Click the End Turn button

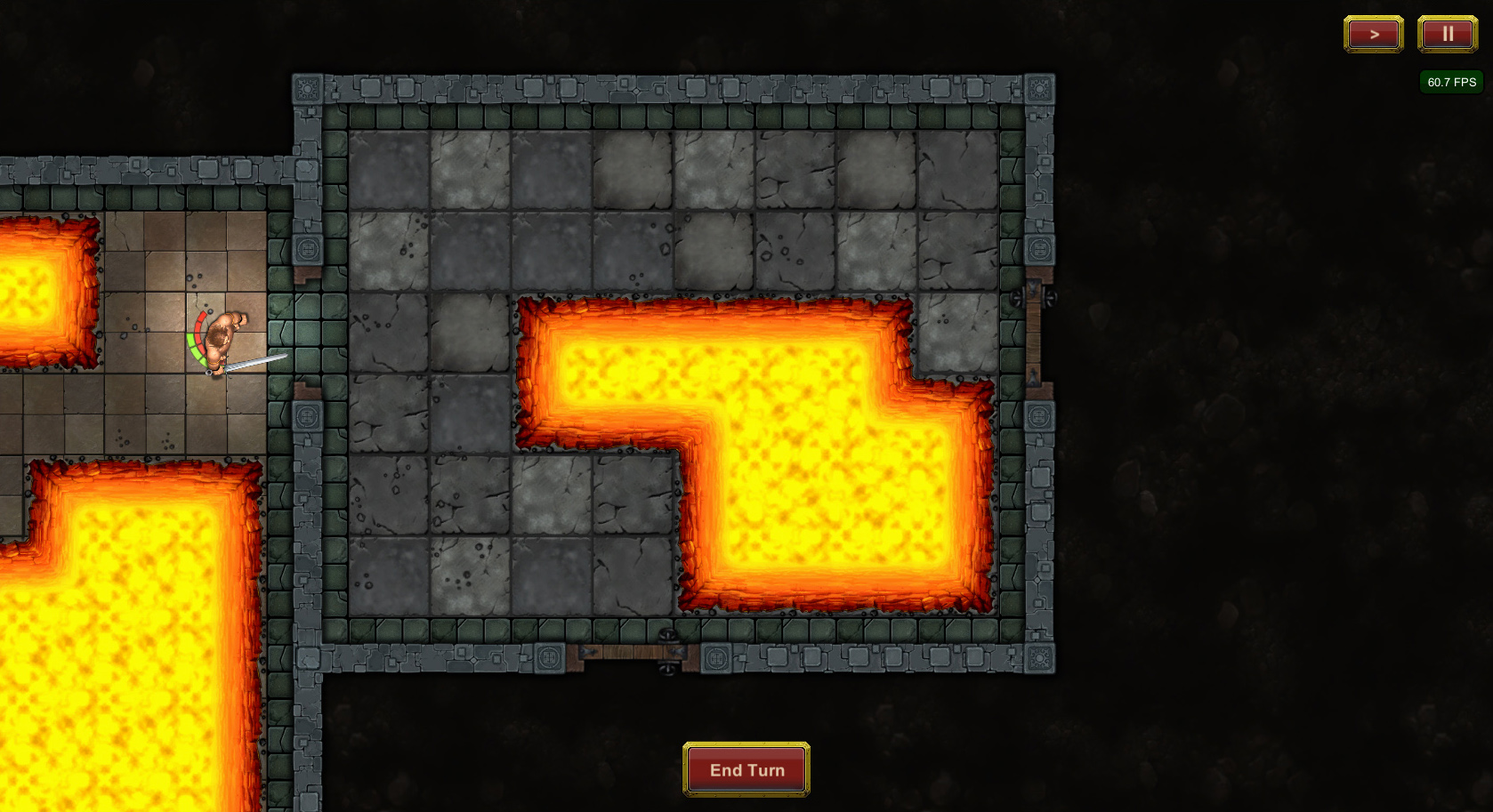click(x=746, y=769)
